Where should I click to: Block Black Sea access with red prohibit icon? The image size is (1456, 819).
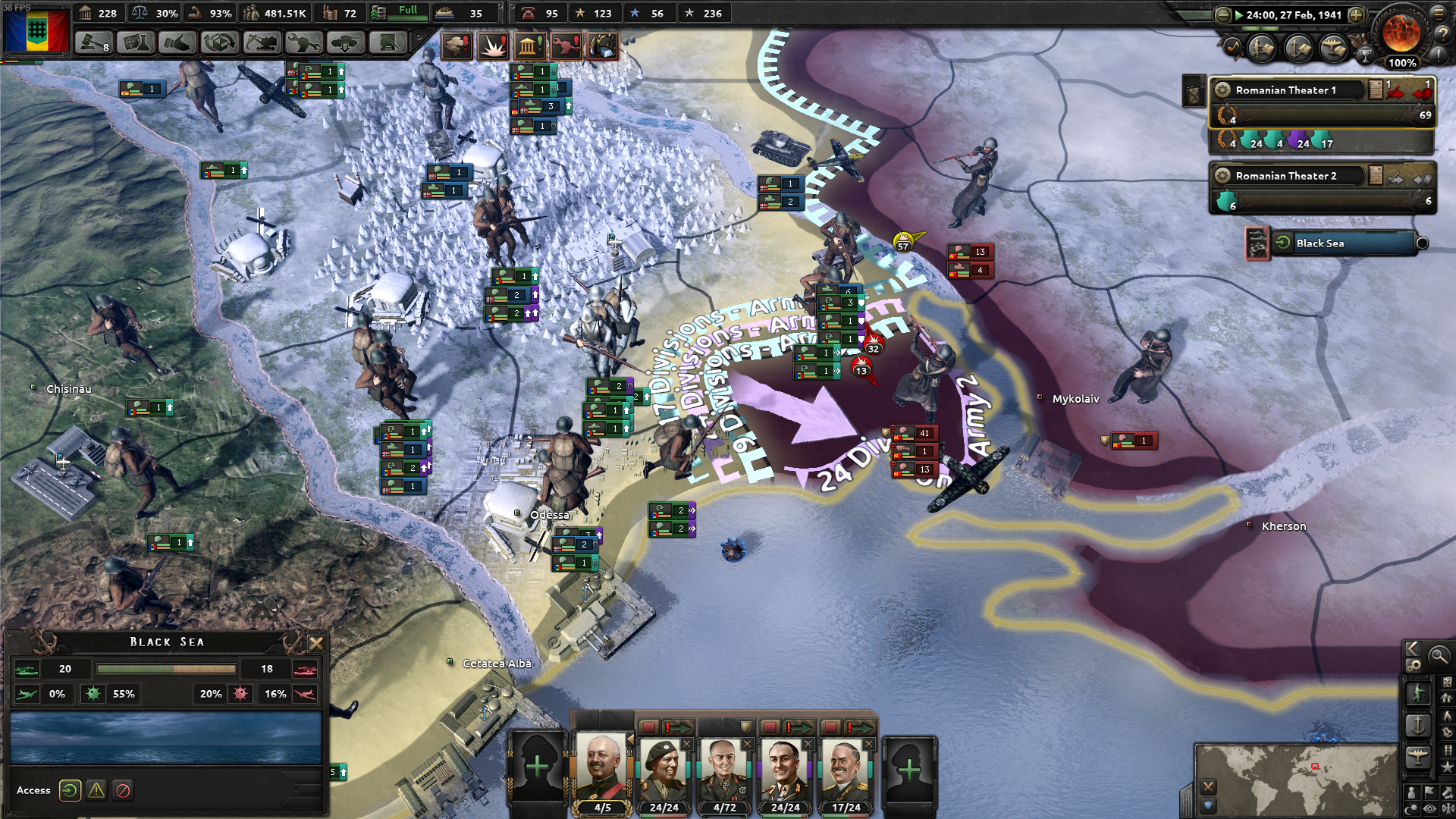(x=123, y=791)
